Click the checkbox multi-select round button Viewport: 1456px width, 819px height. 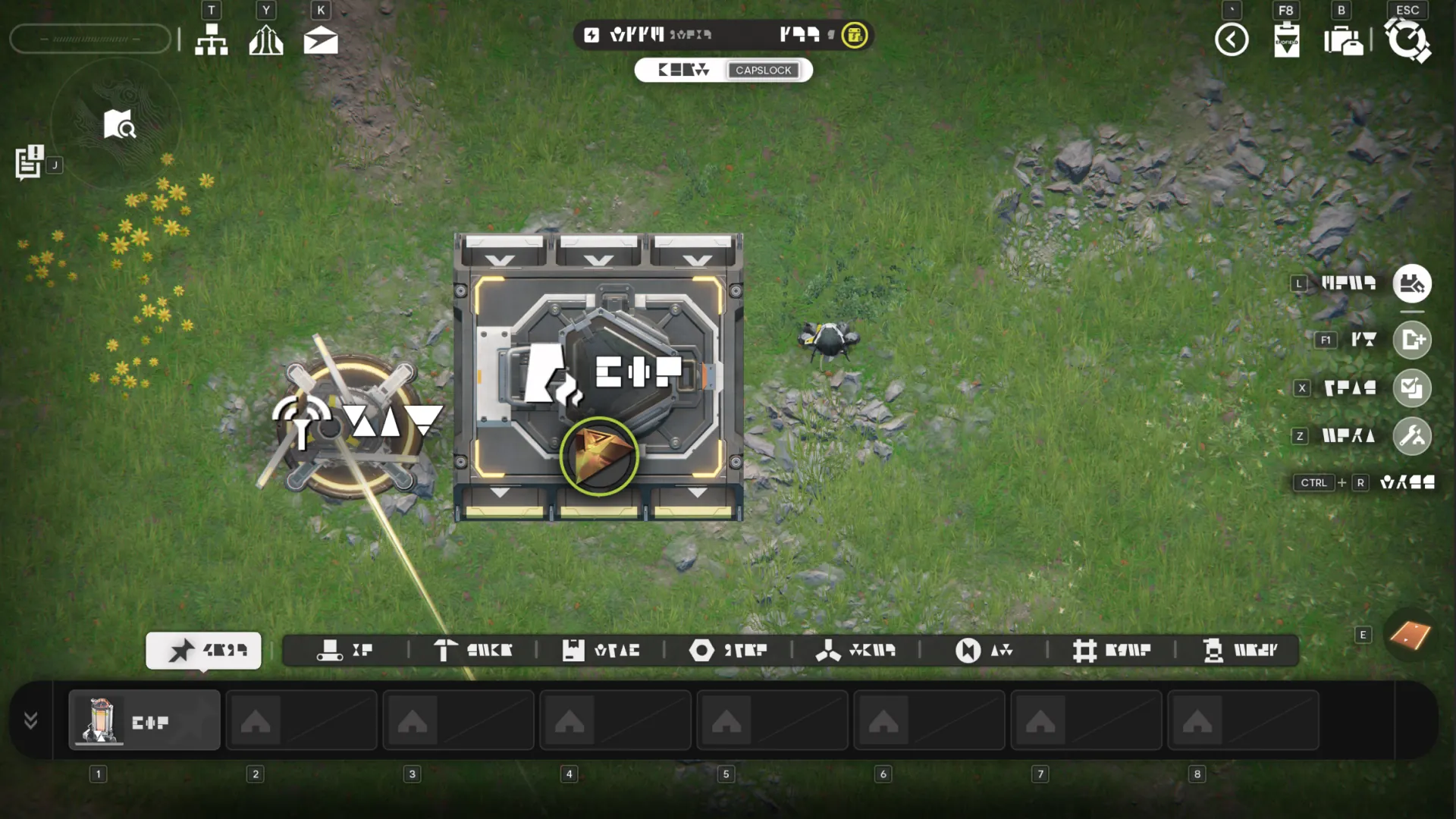click(1412, 388)
